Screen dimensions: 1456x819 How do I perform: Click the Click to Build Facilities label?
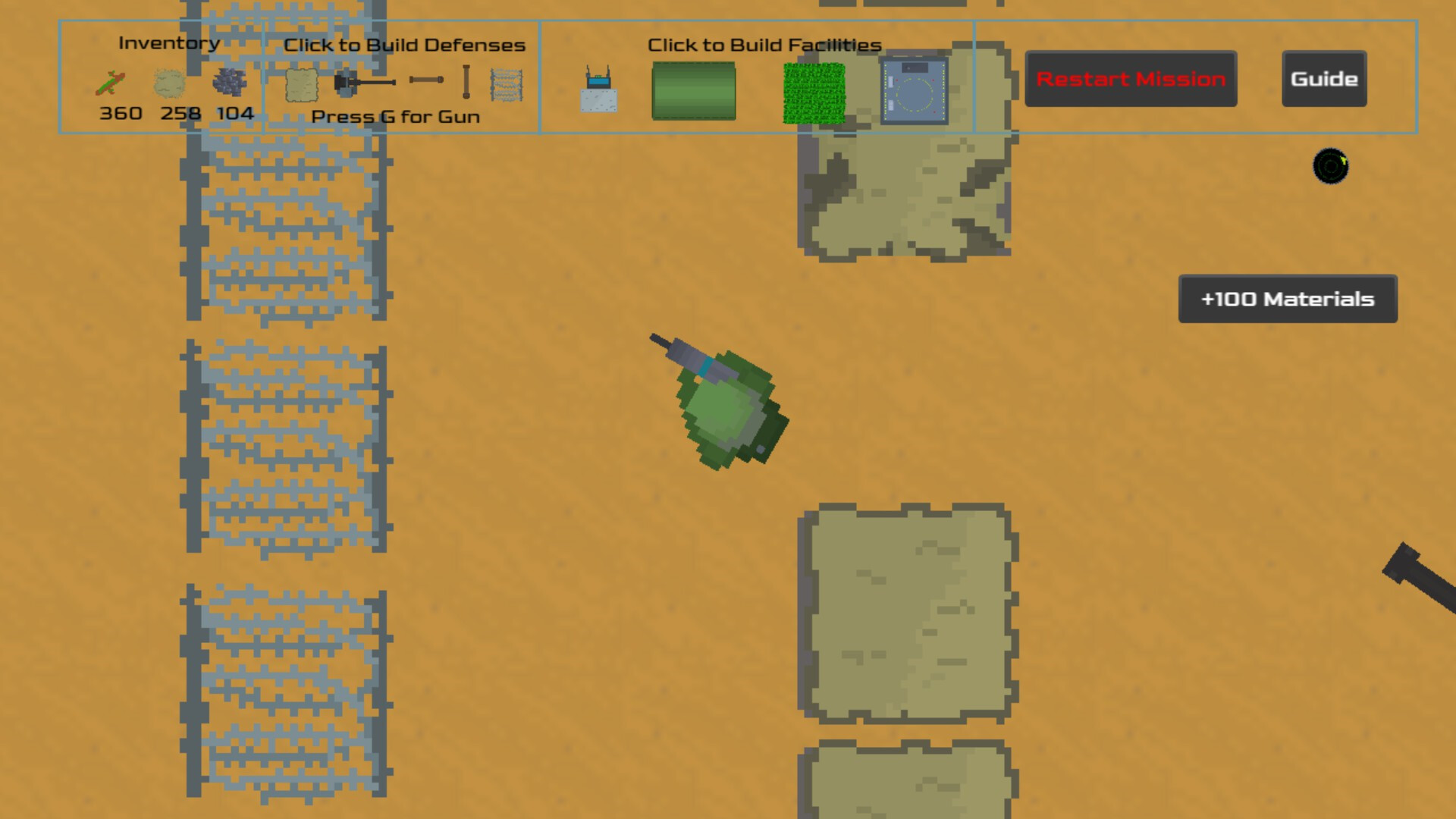coord(764,45)
